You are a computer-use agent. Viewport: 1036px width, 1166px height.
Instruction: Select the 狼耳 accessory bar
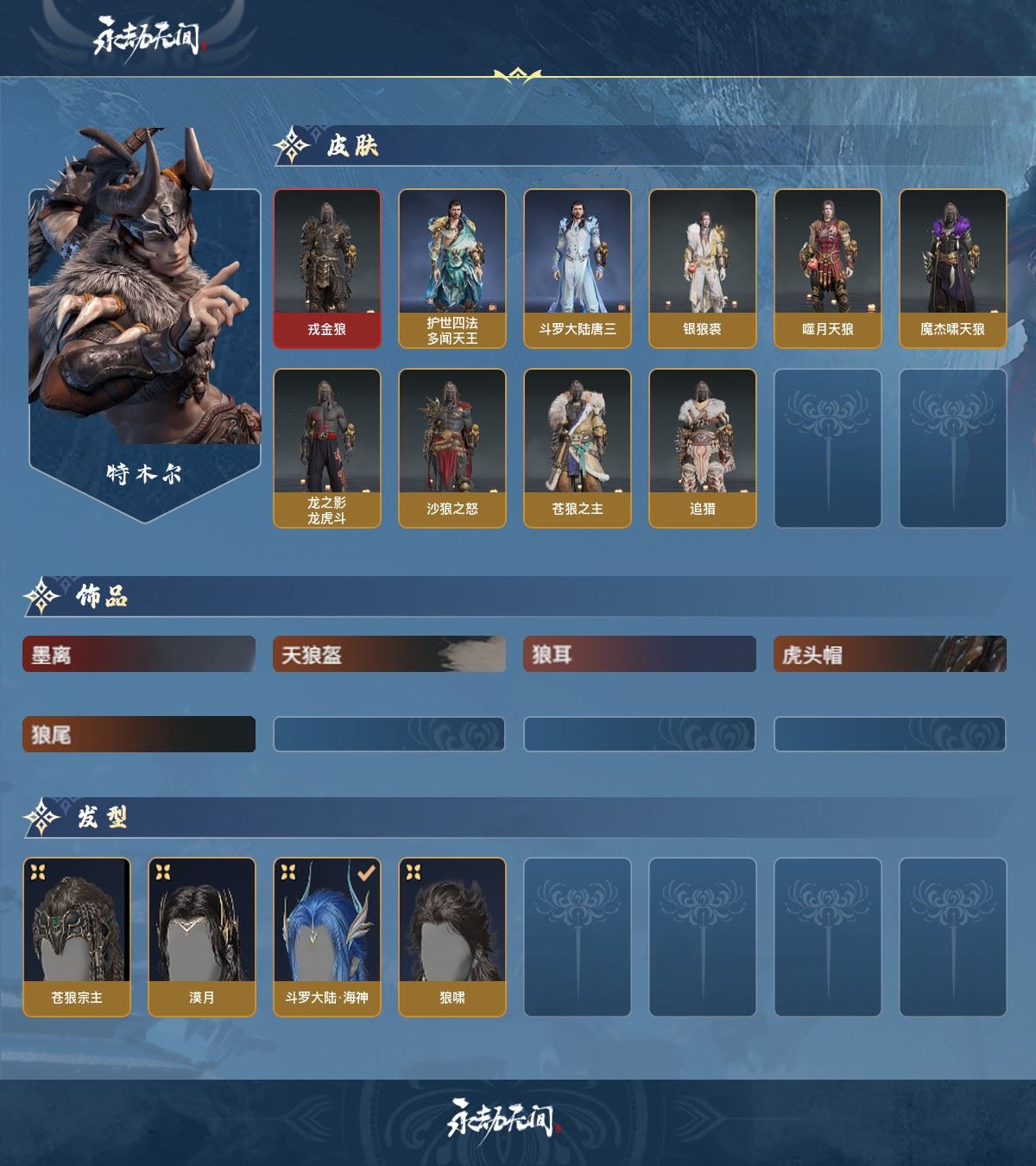pos(640,655)
